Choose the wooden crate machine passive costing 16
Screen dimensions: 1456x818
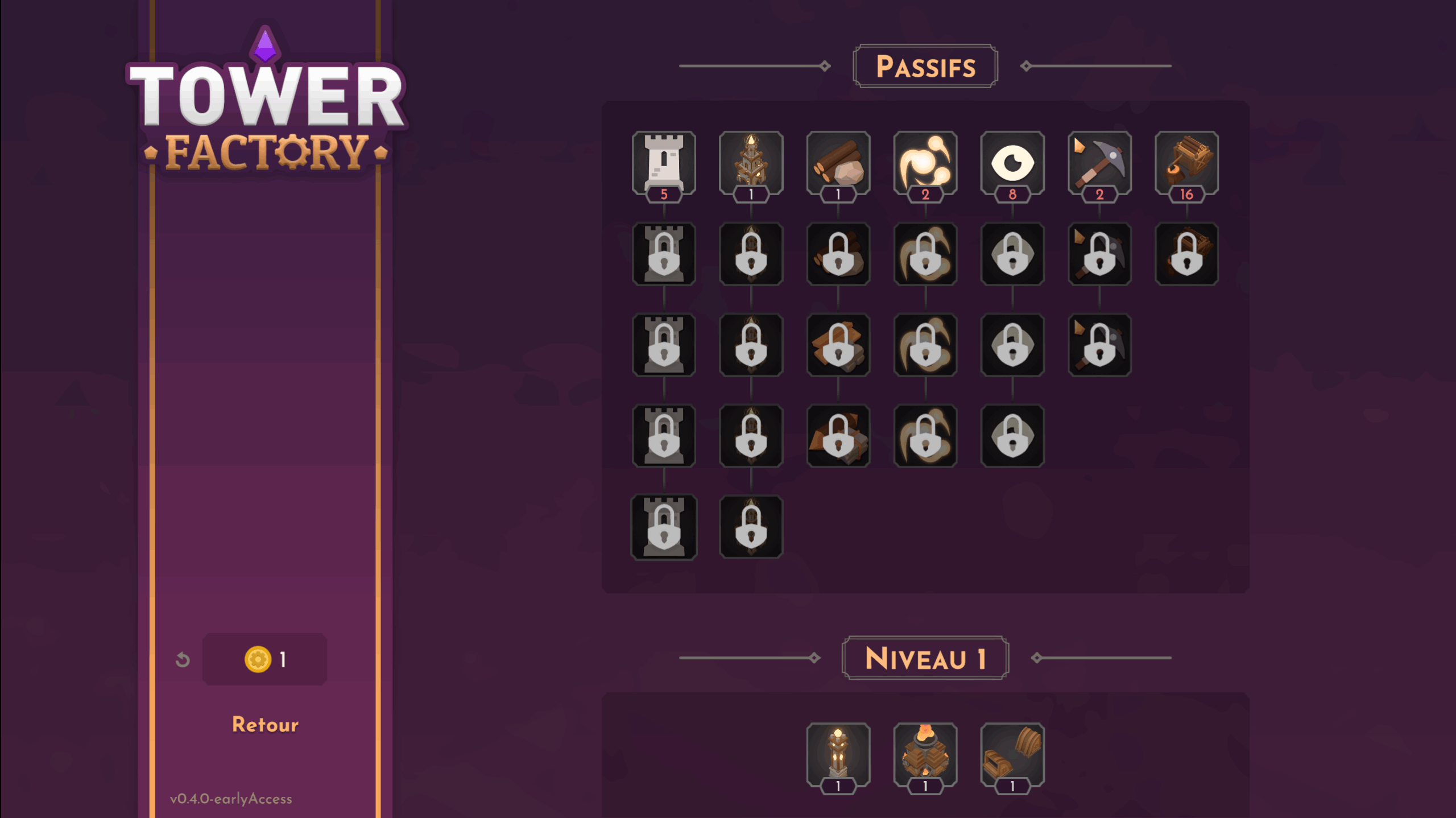(x=1186, y=163)
